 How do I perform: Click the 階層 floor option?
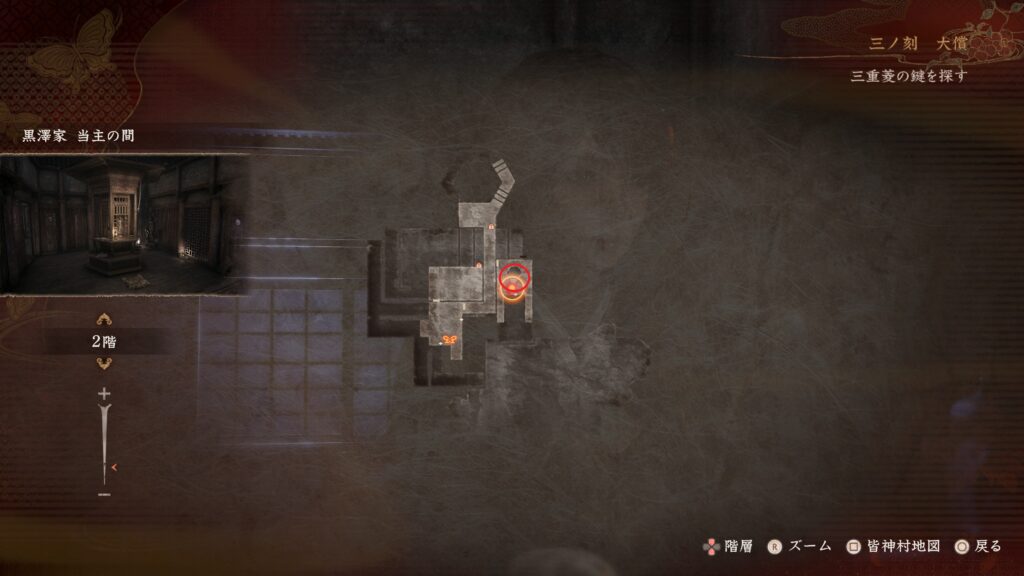[730, 546]
